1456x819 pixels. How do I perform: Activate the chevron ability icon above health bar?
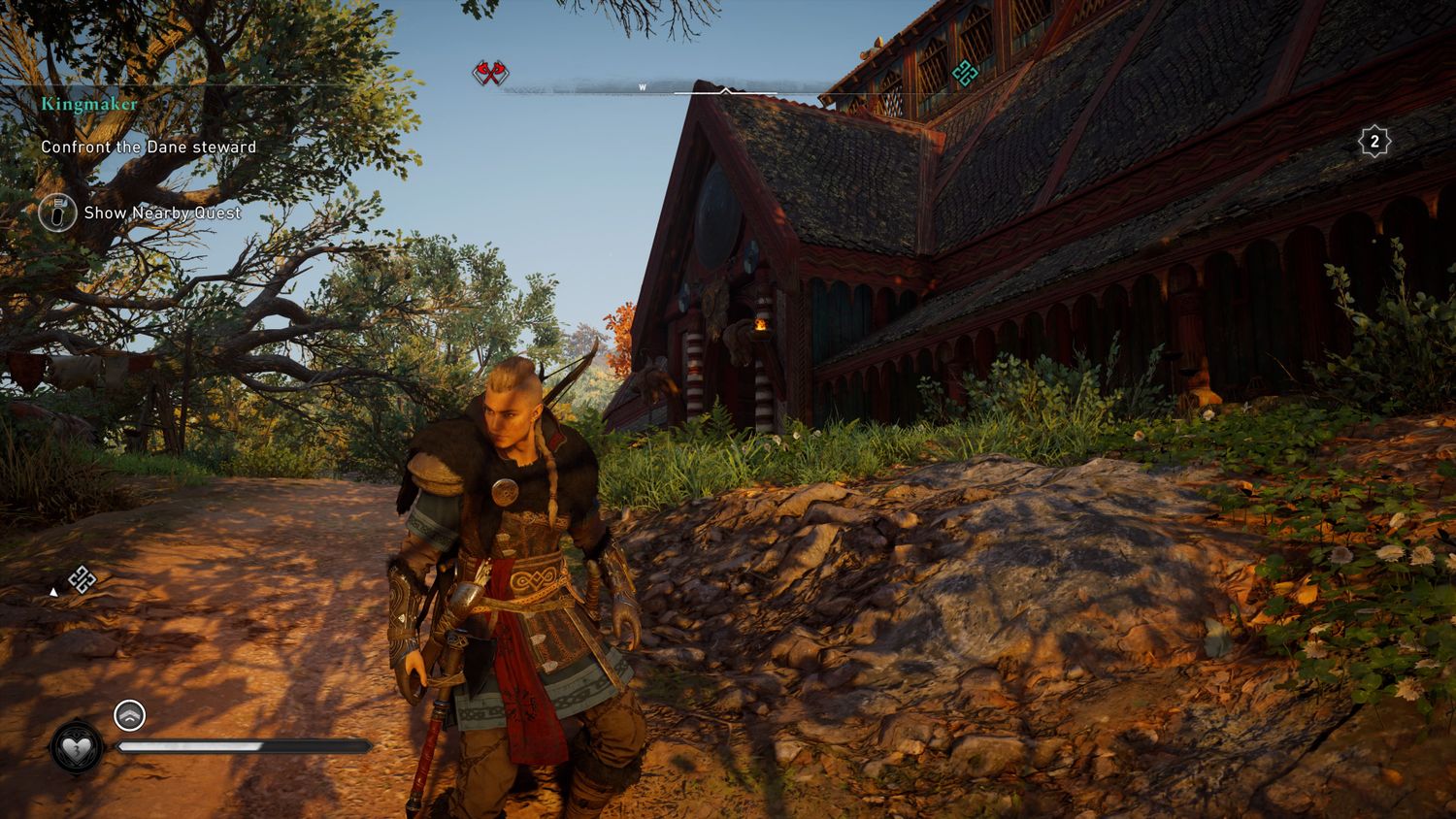[x=129, y=716]
